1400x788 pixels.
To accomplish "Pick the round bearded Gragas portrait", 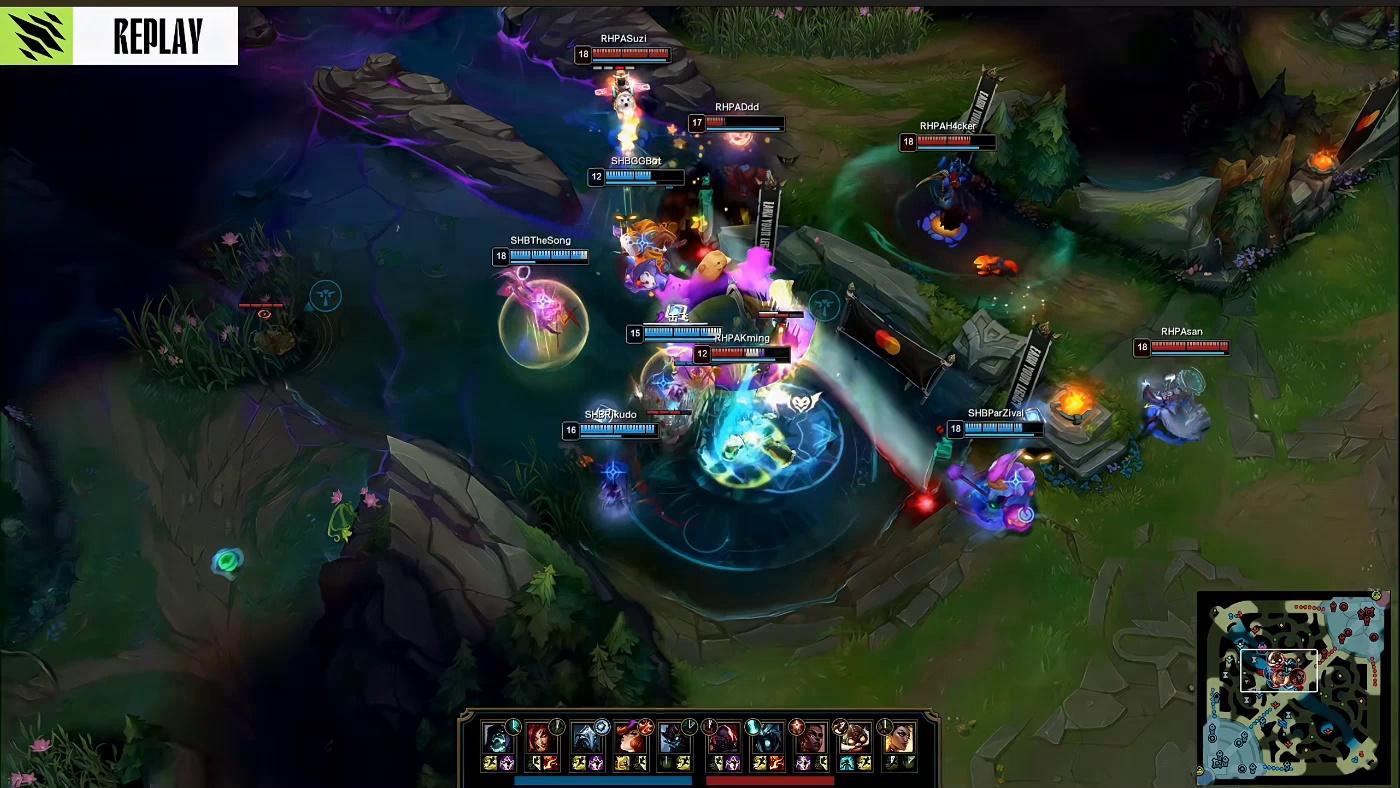I will (x=854, y=738).
